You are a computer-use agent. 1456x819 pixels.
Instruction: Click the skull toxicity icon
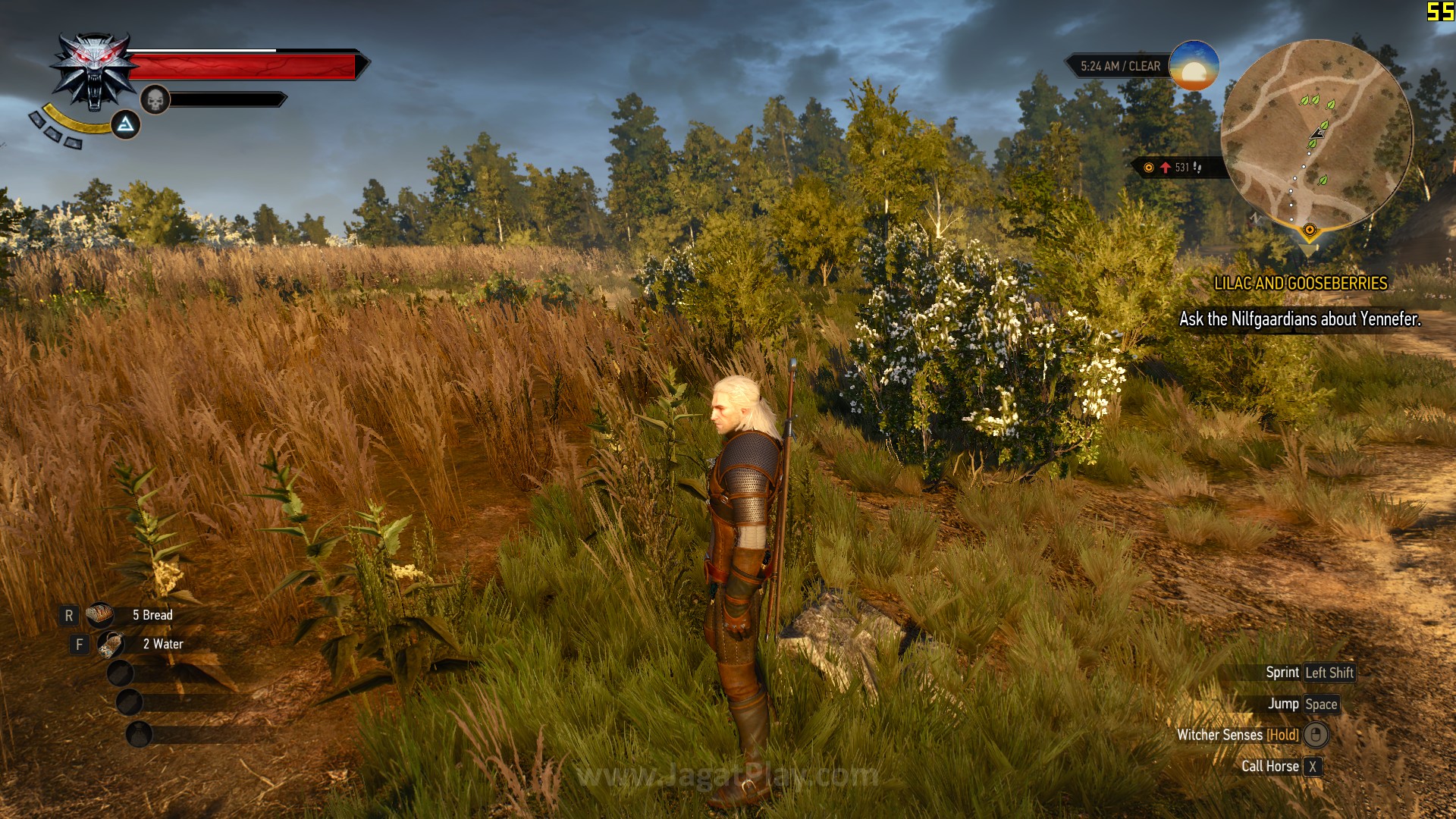tap(155, 99)
